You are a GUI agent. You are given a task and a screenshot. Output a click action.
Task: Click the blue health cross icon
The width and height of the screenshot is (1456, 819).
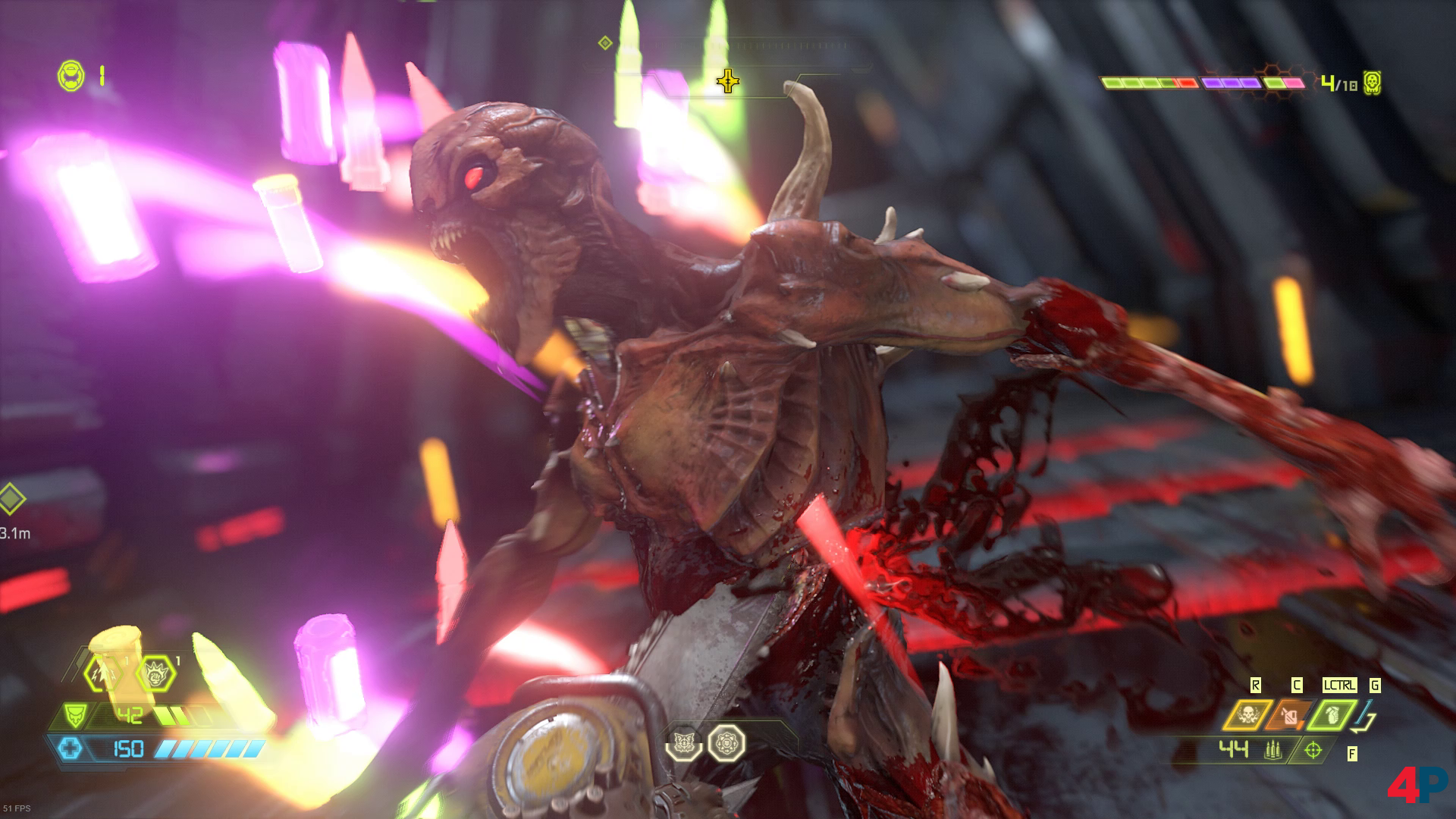pos(73,749)
